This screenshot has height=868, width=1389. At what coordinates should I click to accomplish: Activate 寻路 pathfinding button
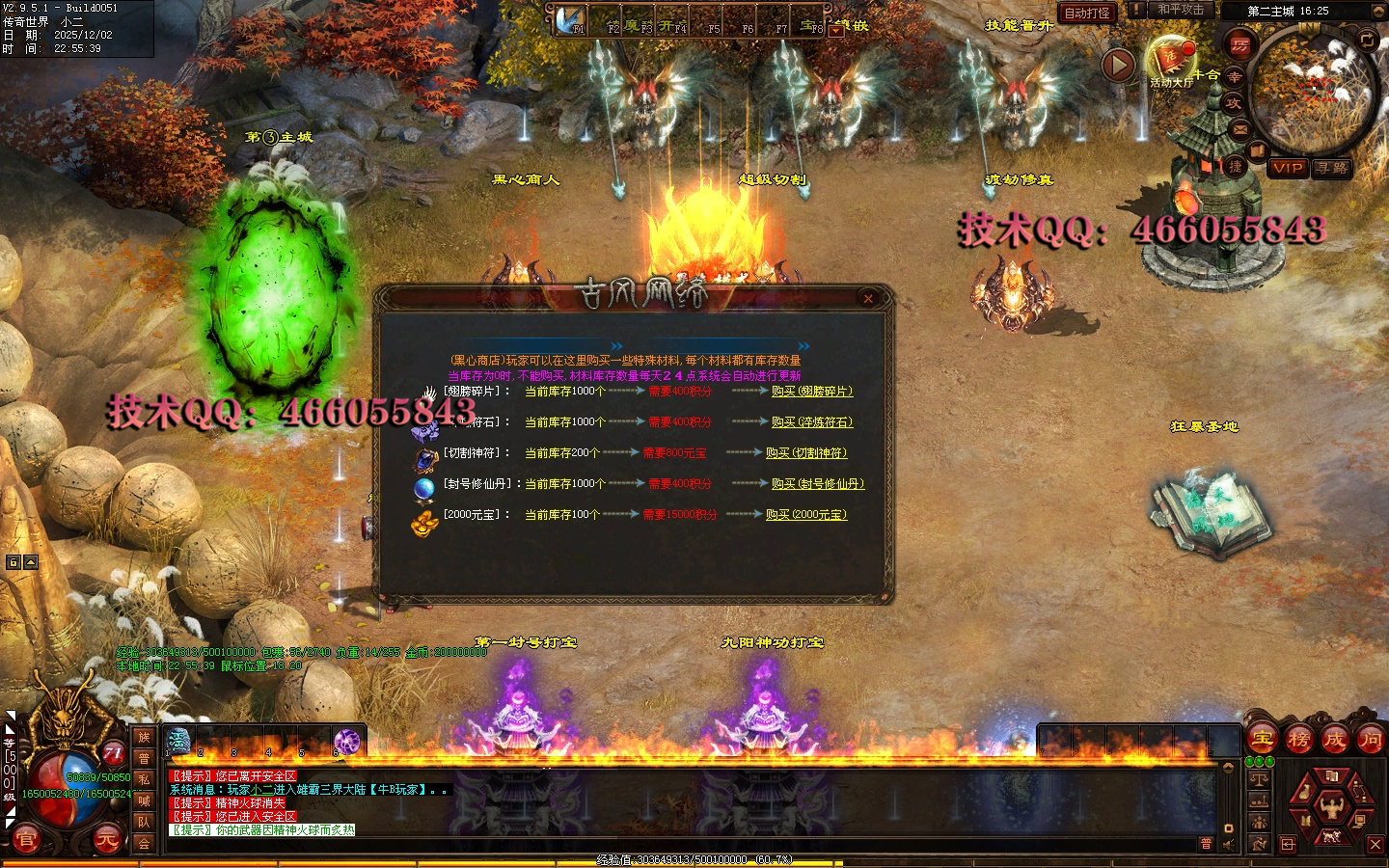1332,168
